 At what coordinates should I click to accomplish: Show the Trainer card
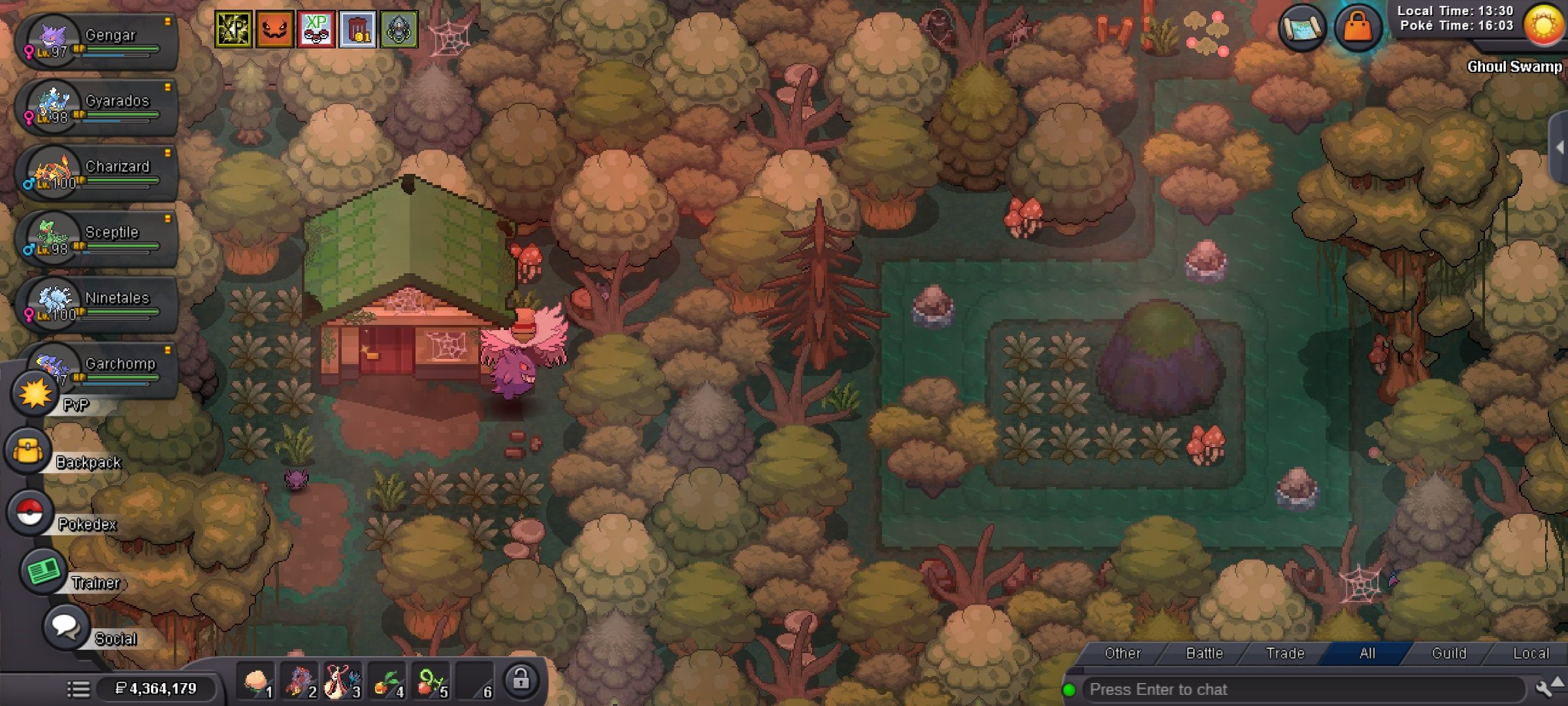coord(43,571)
